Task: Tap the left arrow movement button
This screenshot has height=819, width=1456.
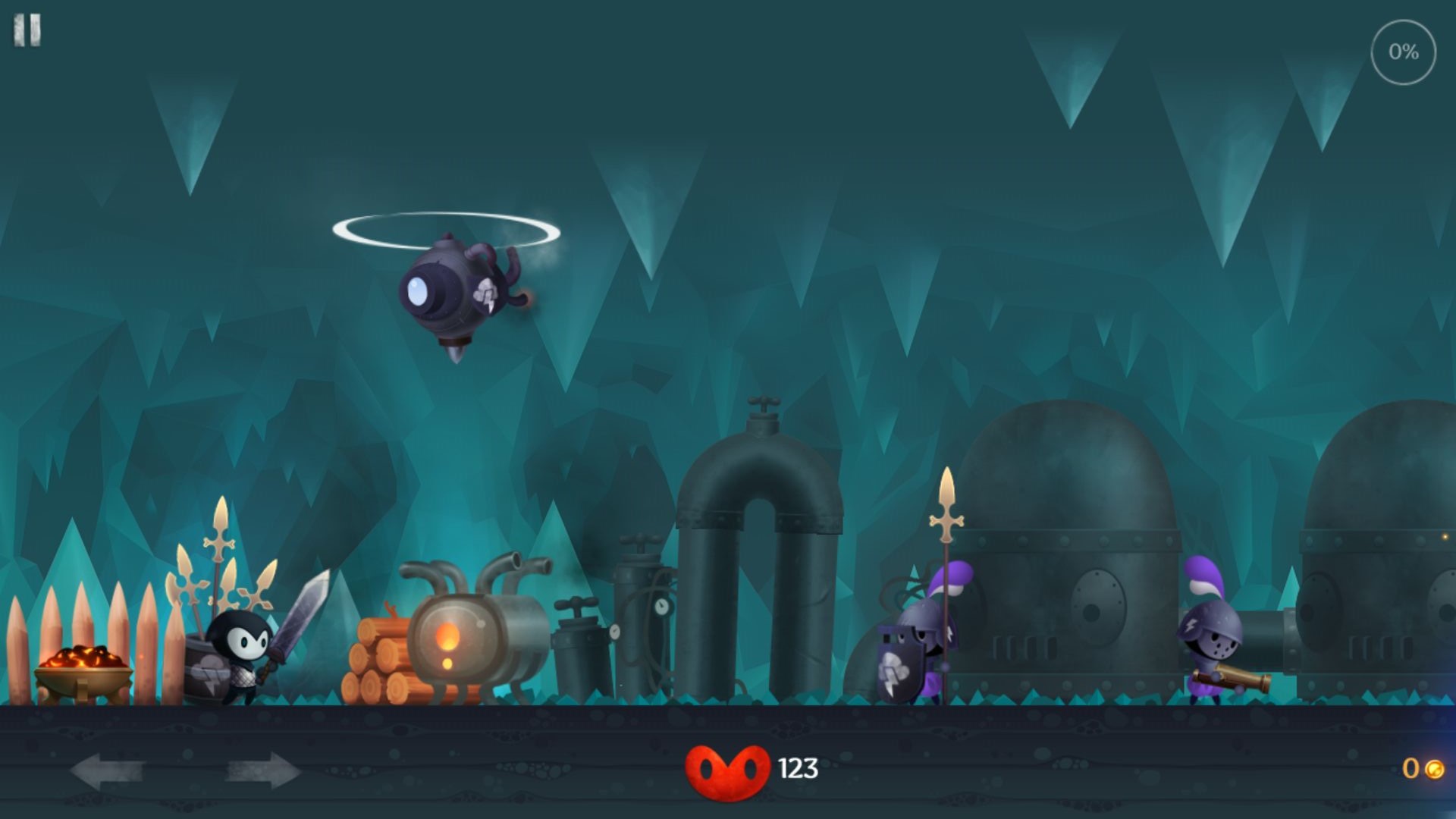Action: 107,771
